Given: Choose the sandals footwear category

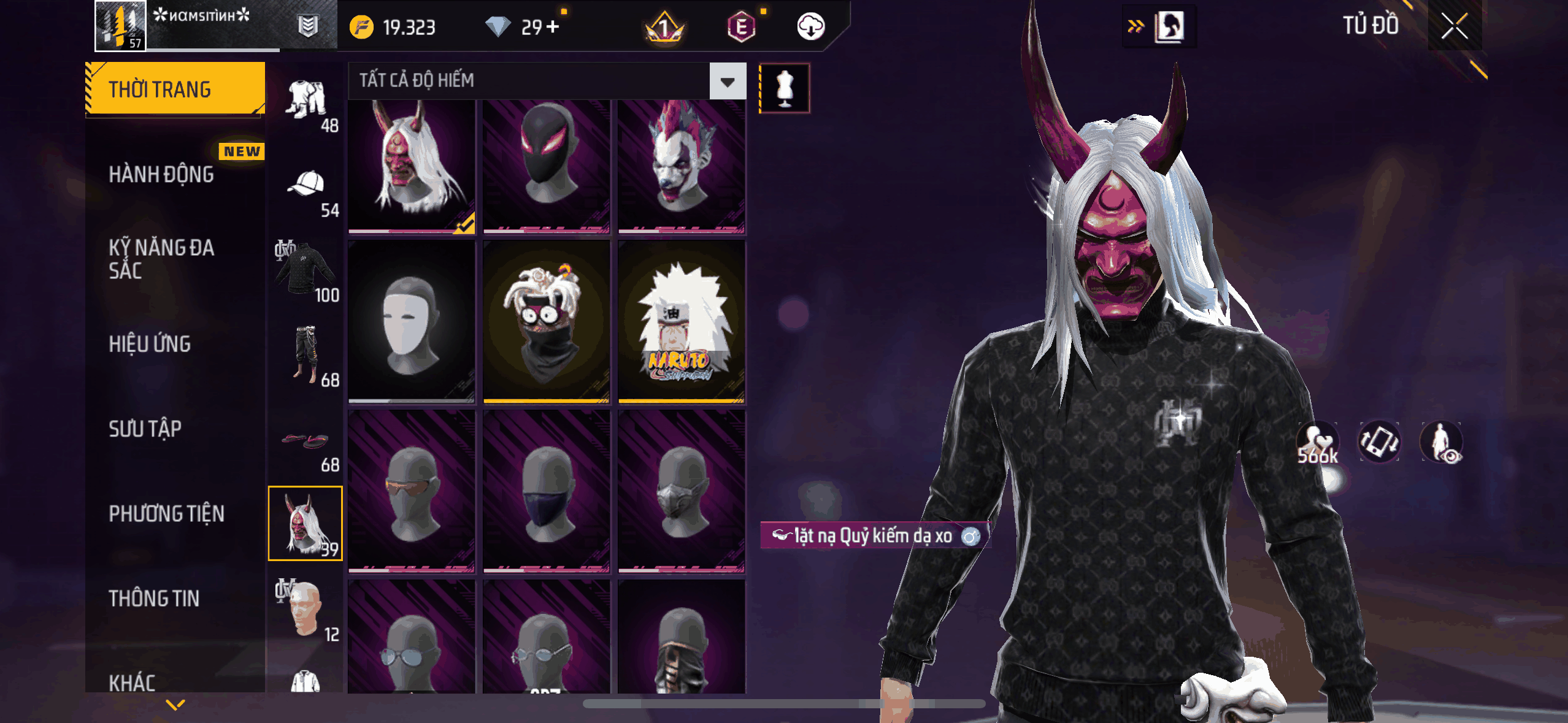Looking at the screenshot, I should 306,443.
